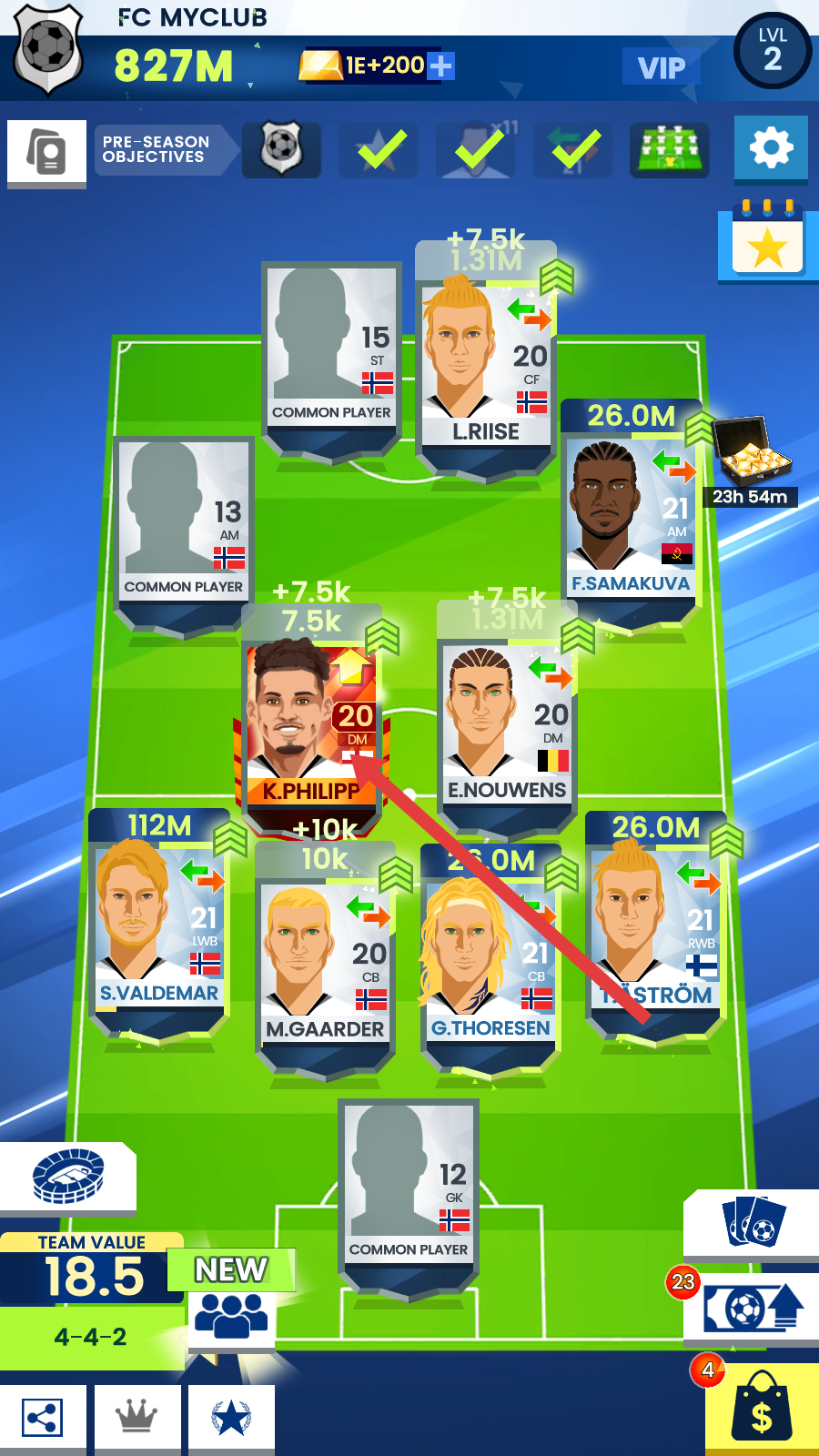Add gold bars with the plus button
Viewport: 819px width, 1456px height.
(x=440, y=66)
